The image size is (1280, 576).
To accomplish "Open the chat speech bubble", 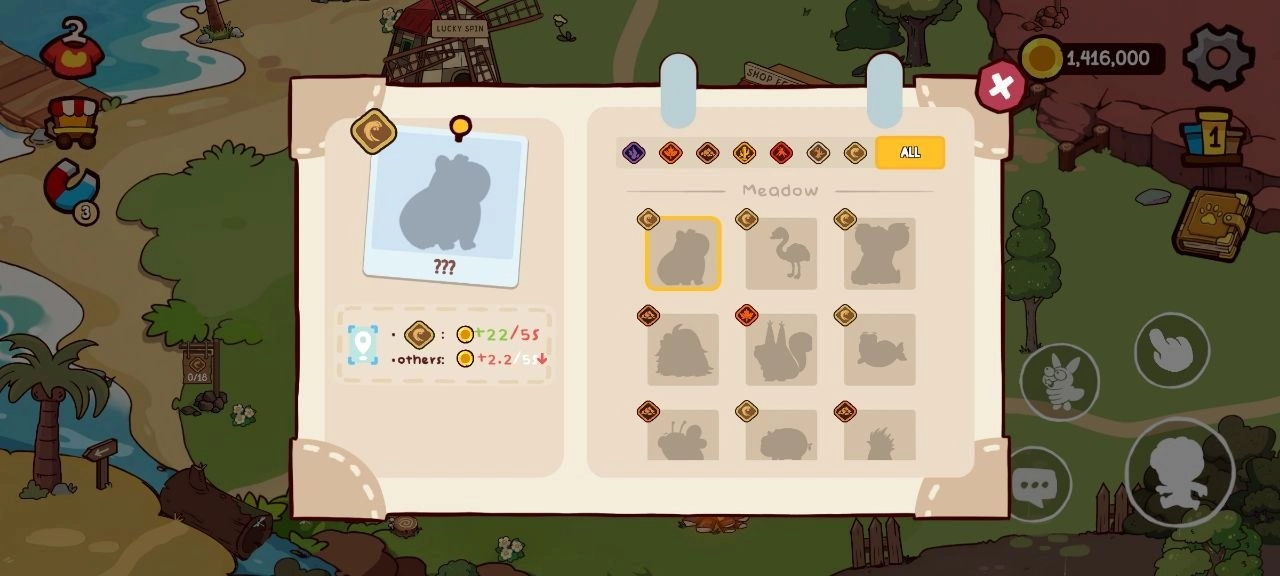I will 1034,486.
